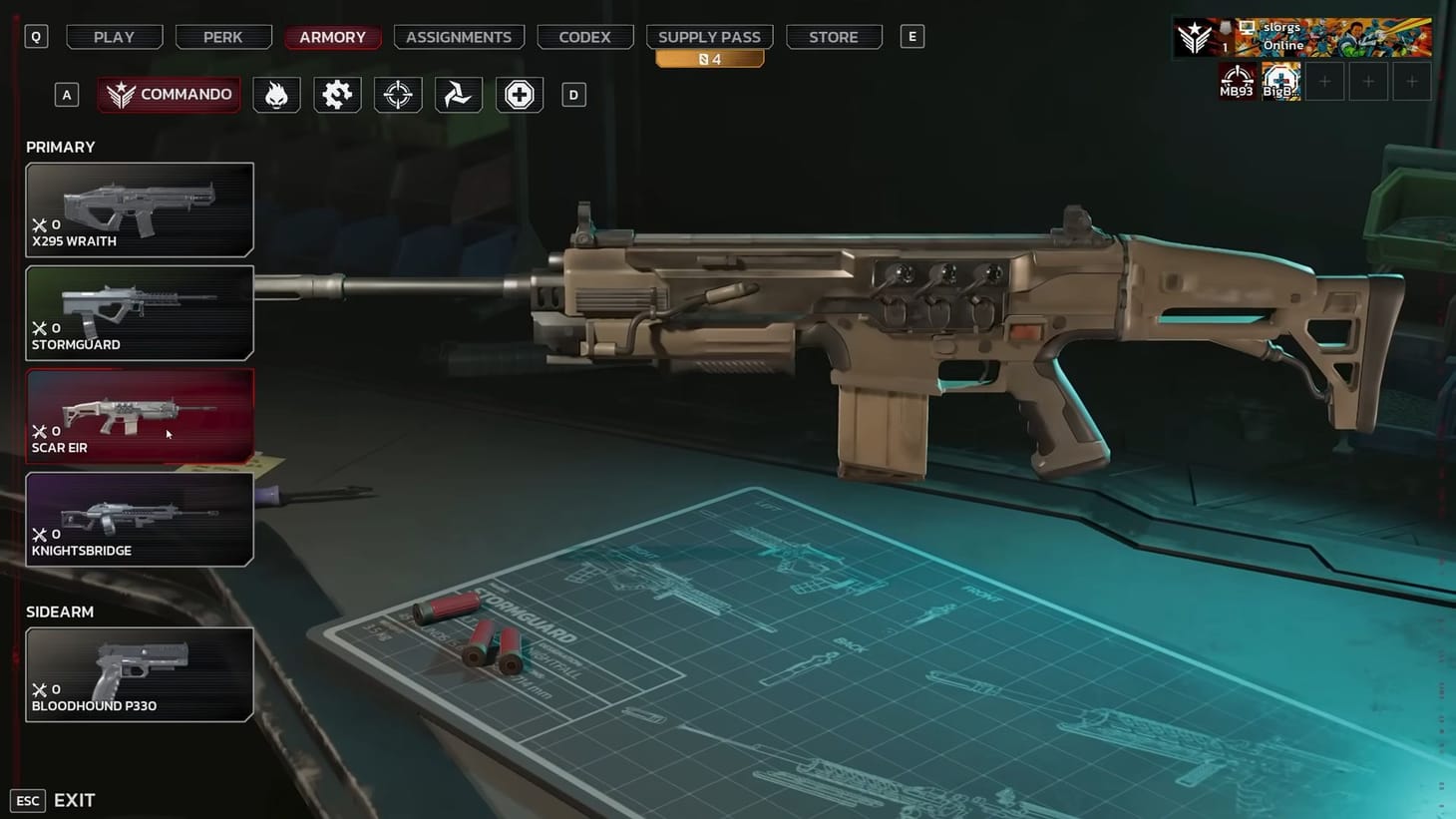Click BigB's squad member icon
The image size is (1456, 819).
tap(1280, 80)
